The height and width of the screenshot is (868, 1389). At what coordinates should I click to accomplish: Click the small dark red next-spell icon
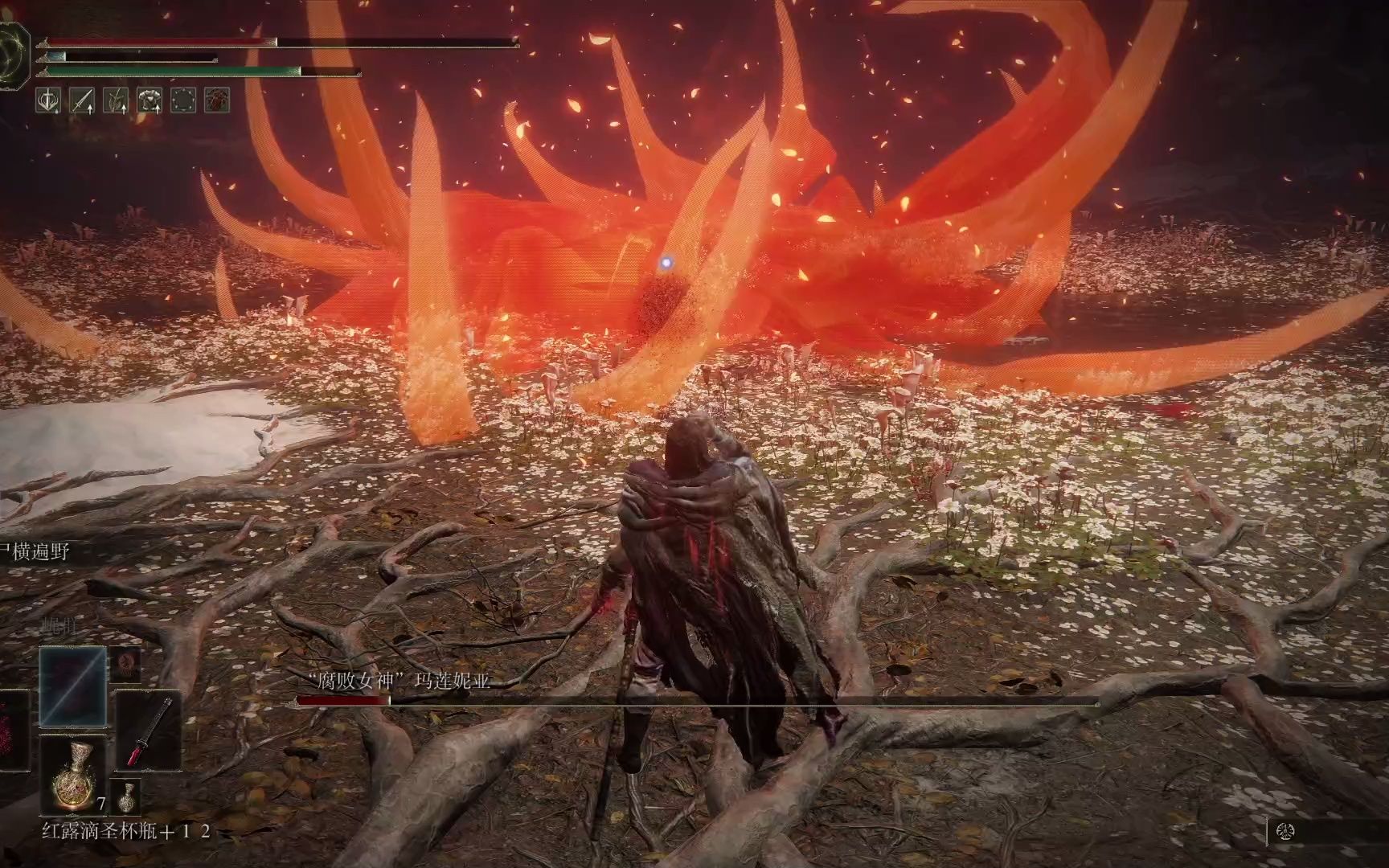pyautogui.click(x=125, y=664)
